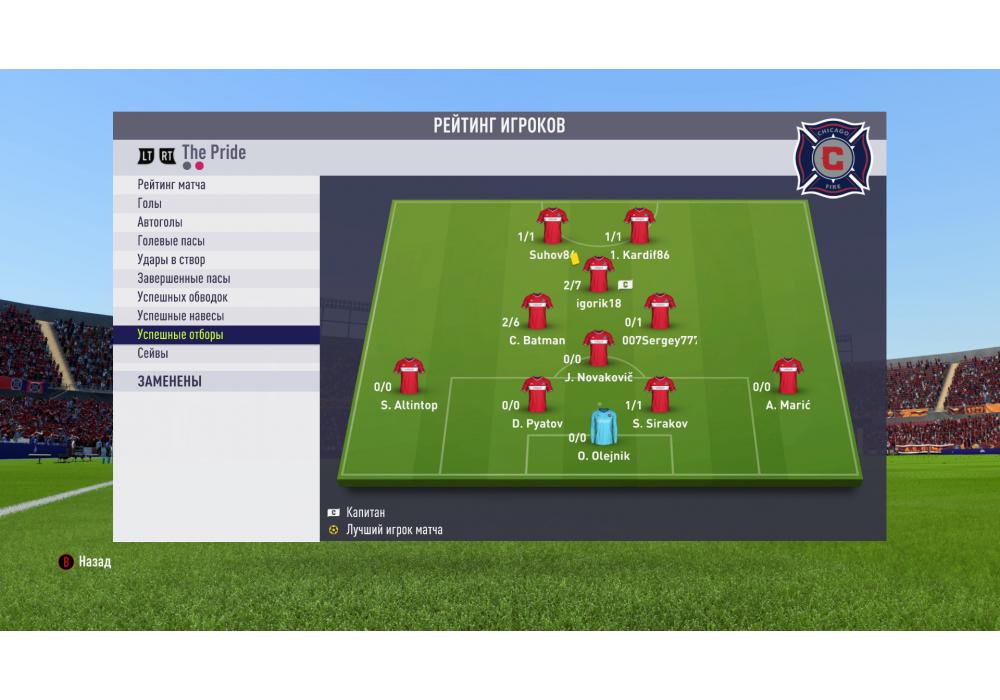Pick defender D. Pyatov
1000x700 pixels.
537,395
